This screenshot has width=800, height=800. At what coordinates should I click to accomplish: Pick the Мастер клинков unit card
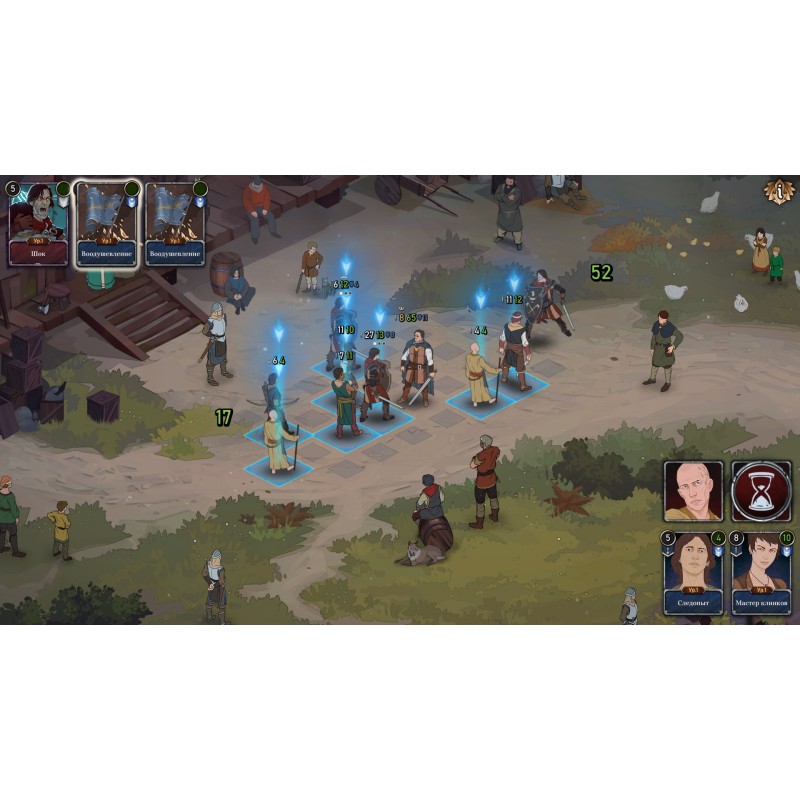(x=761, y=573)
